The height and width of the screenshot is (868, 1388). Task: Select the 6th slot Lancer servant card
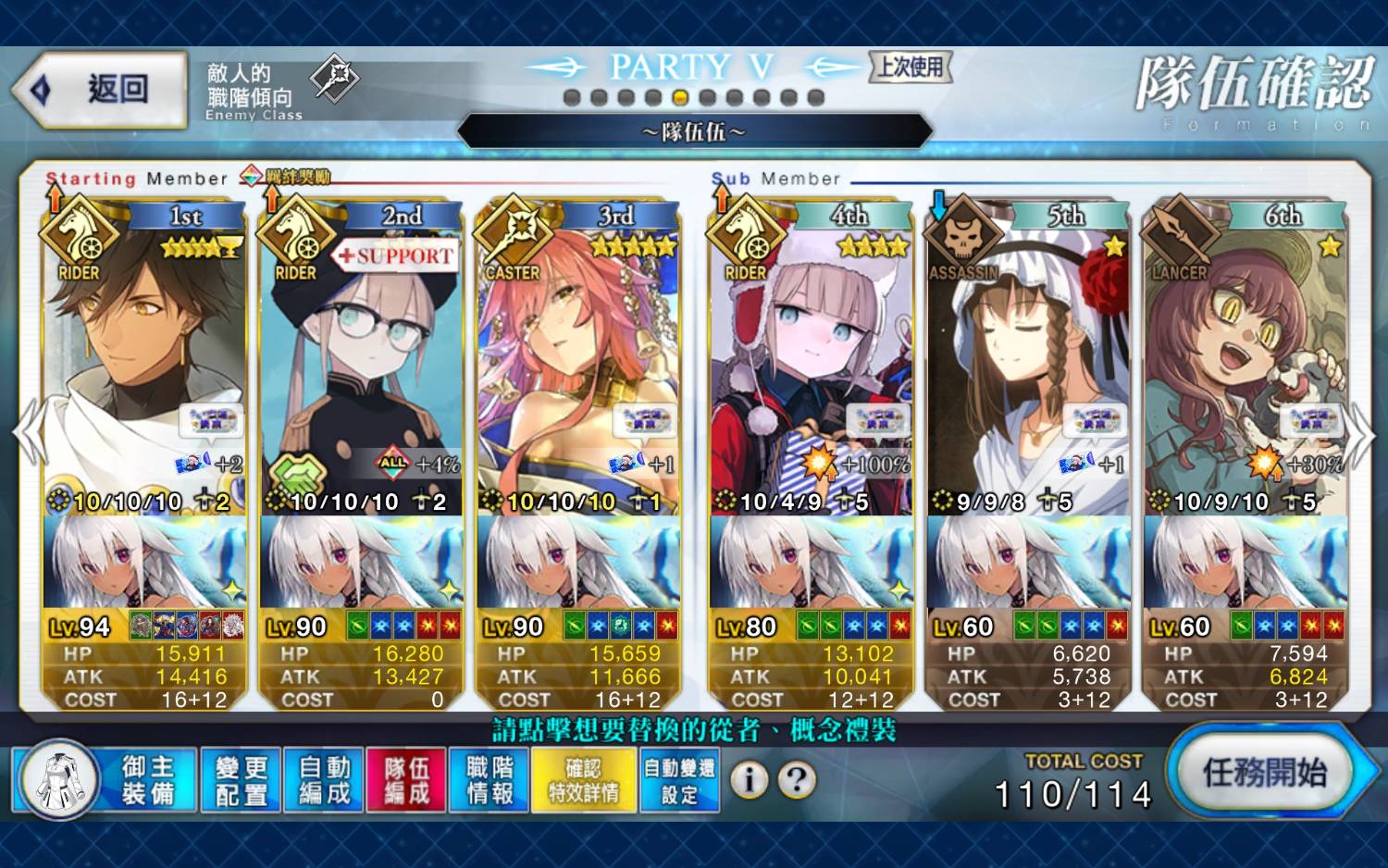(x=1245, y=370)
